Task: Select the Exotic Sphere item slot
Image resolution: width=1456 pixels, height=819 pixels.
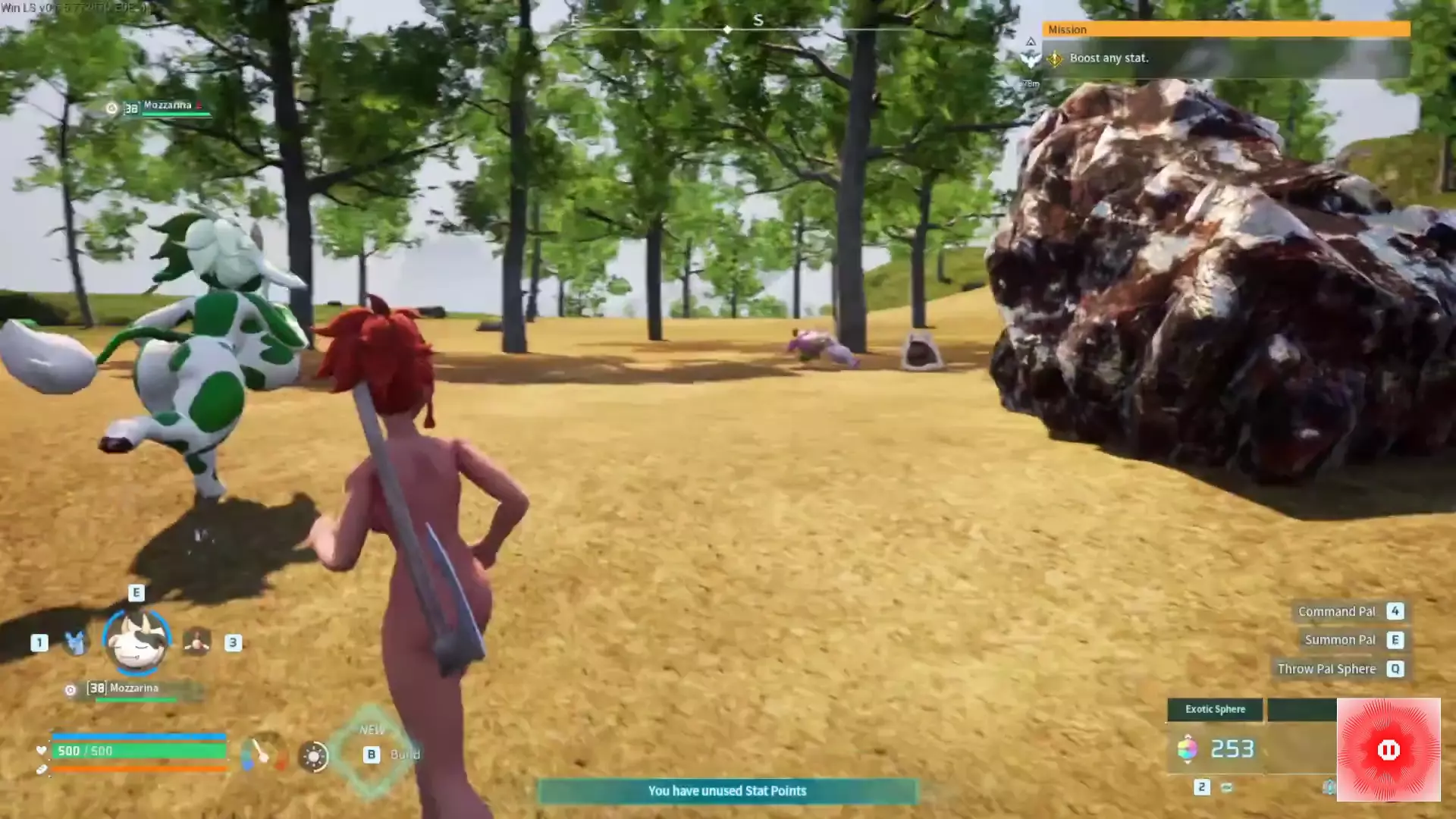Action: (x=1214, y=710)
